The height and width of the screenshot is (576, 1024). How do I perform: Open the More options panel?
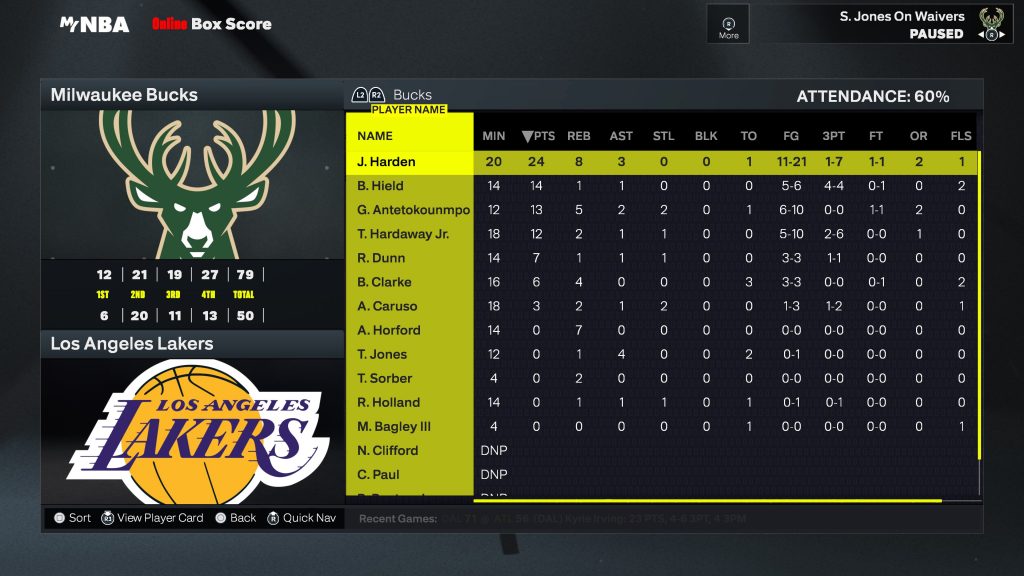(x=728, y=26)
